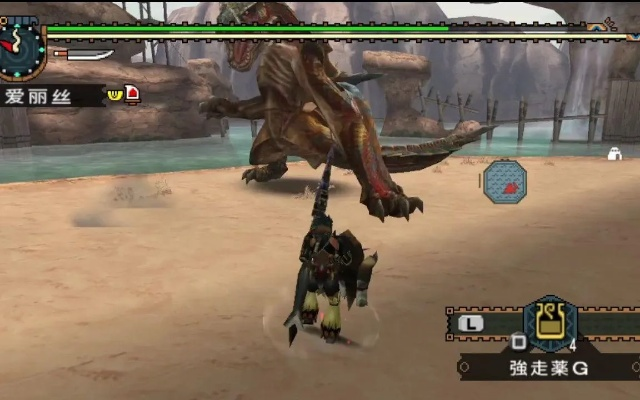Select the 強走薬G item icon
Screen dimensions: 640x400
(550, 322)
